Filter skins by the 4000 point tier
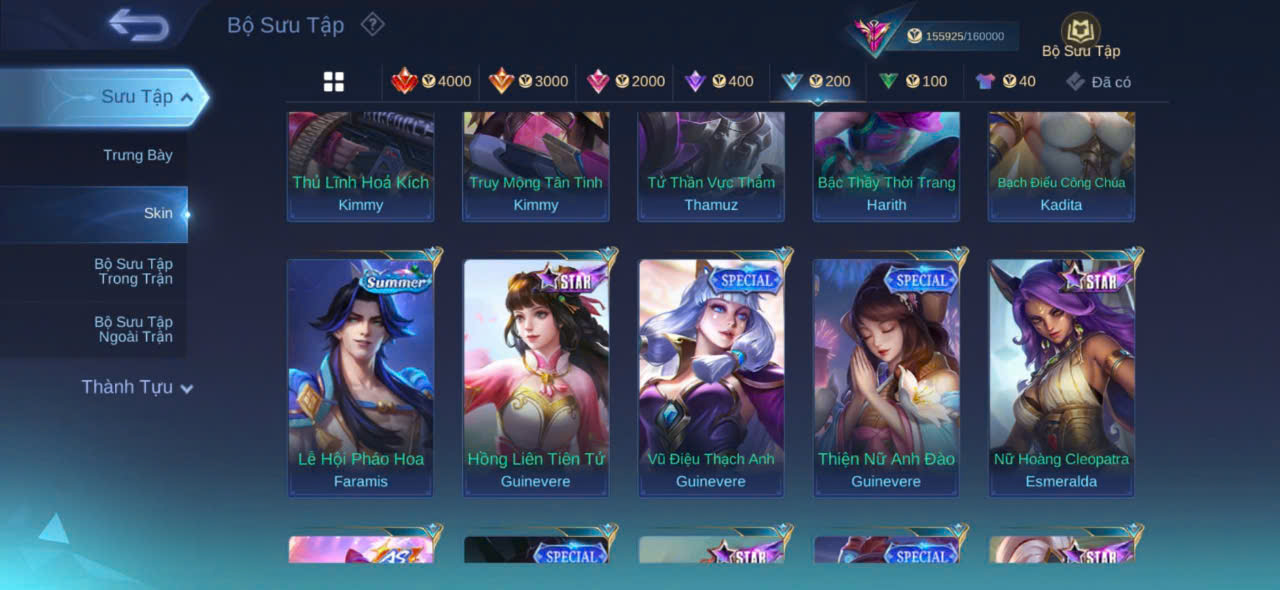The width and height of the screenshot is (1280, 590). coord(431,82)
